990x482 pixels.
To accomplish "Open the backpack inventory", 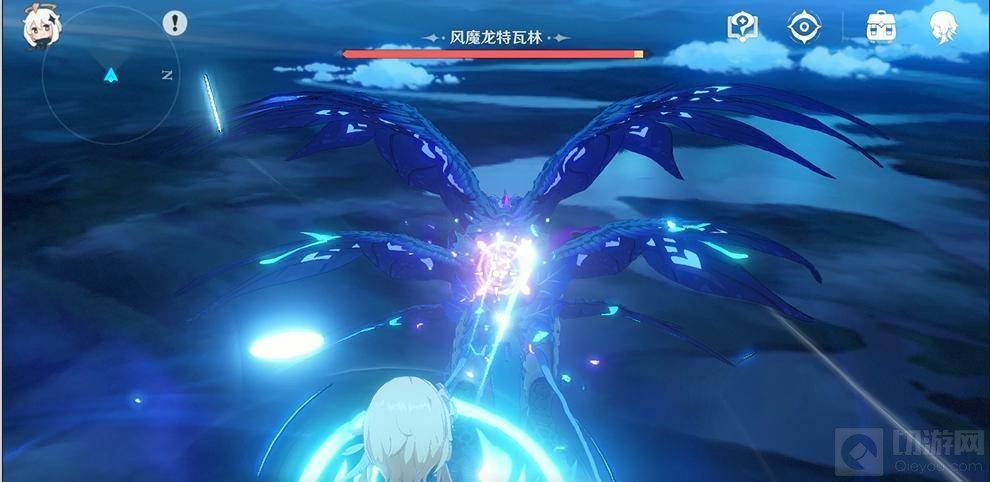I will click(881, 27).
